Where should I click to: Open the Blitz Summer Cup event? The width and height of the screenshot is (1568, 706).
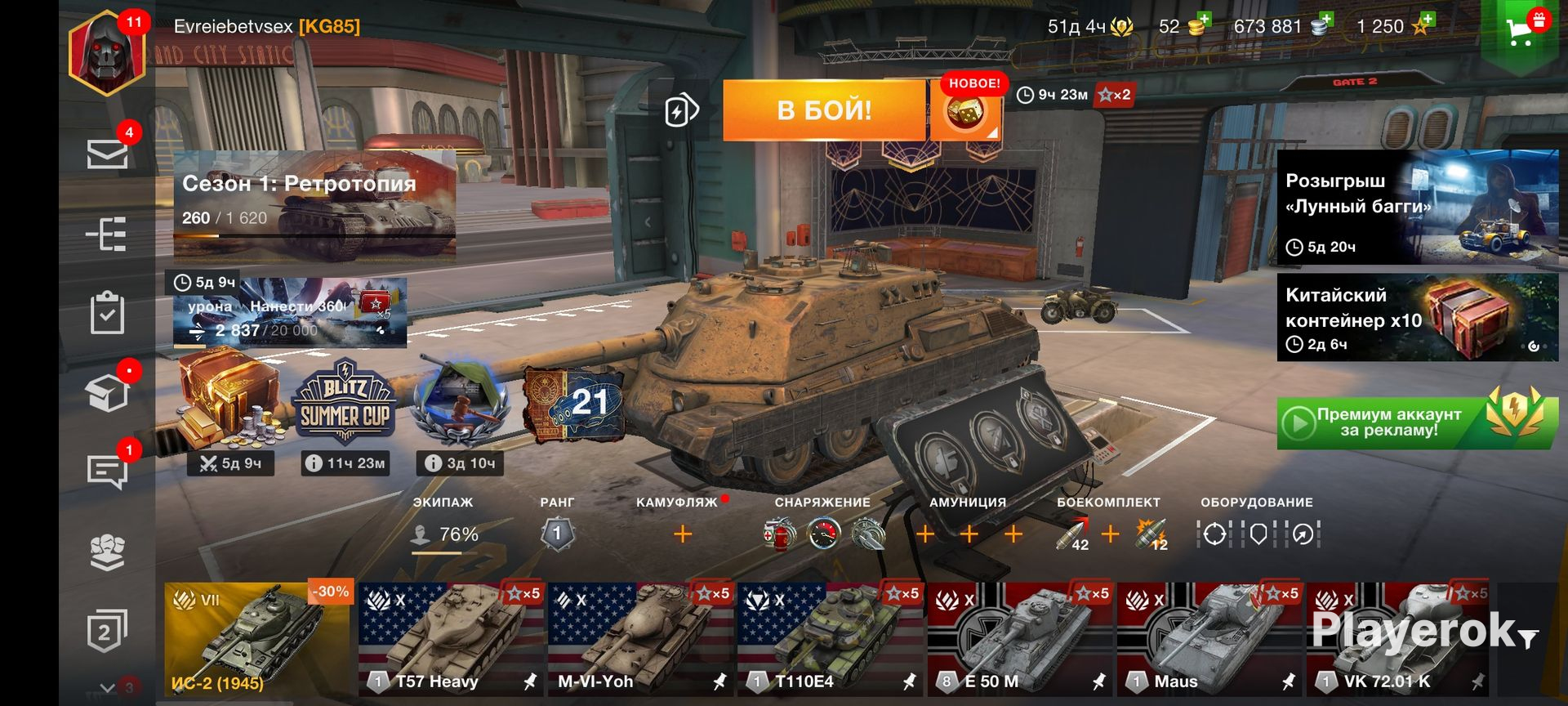(345, 406)
